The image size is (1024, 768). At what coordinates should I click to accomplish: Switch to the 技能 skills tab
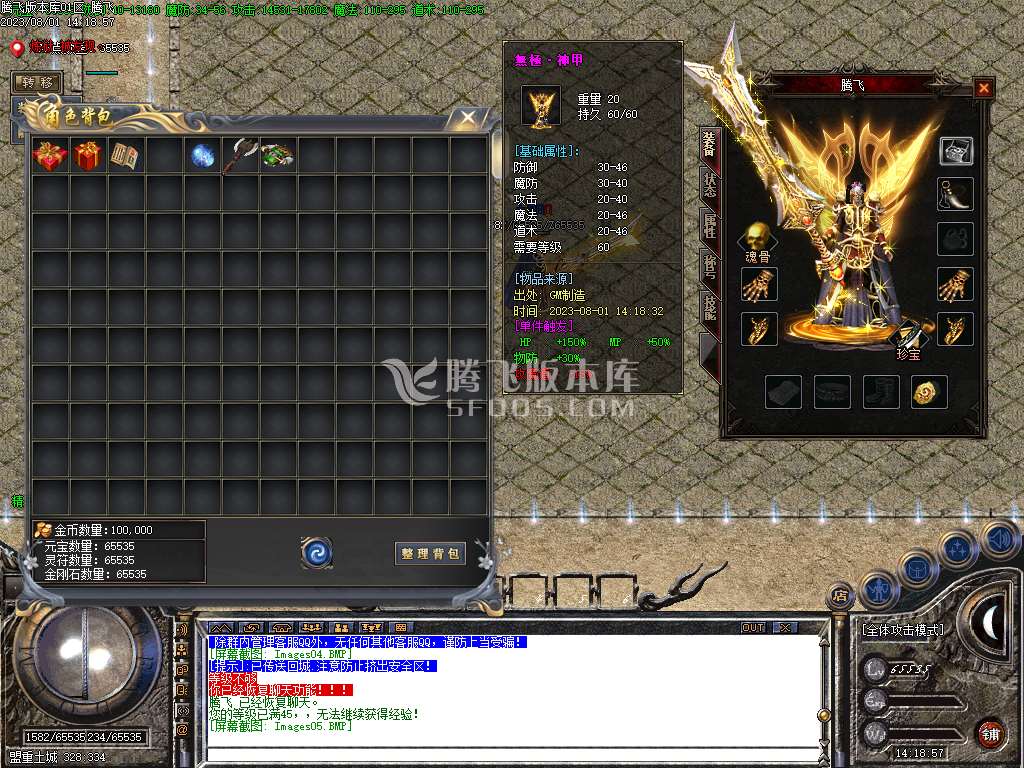pos(709,307)
